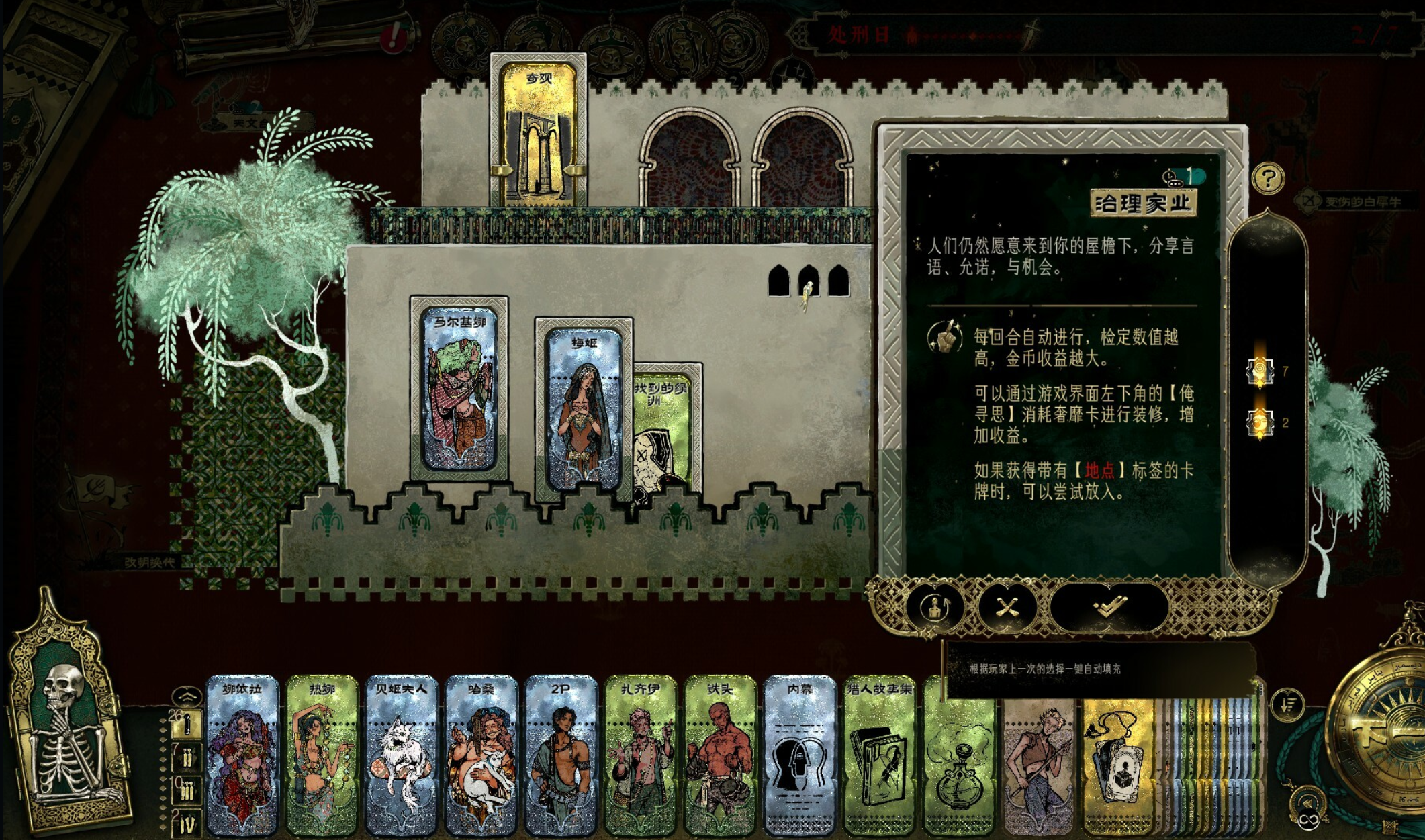This screenshot has width=1425, height=840.
Task: Select the 娜依拉 card in hand
Action: point(242,755)
